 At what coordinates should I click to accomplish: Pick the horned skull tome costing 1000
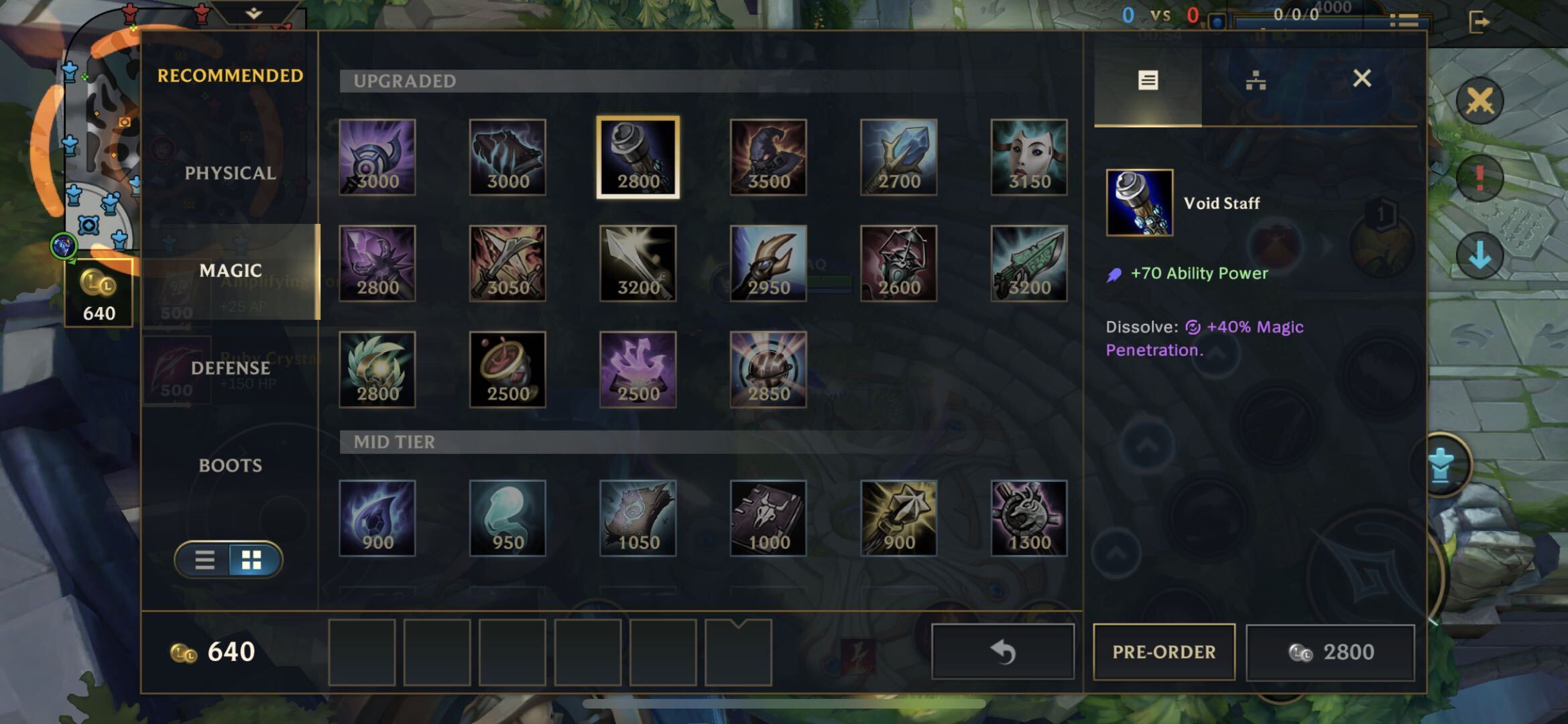(768, 518)
